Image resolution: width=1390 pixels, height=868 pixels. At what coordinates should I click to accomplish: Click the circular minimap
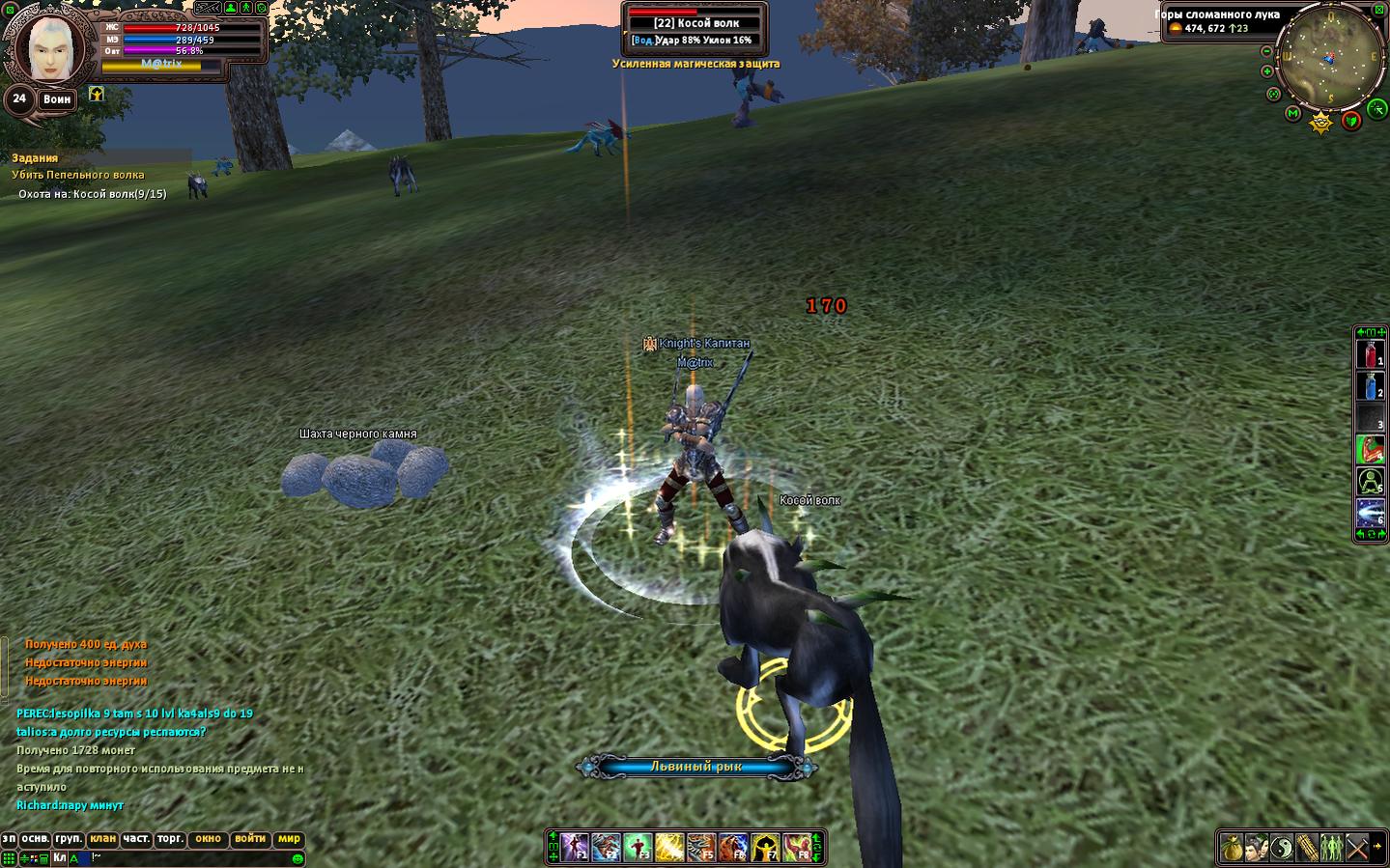[x=1330, y=56]
